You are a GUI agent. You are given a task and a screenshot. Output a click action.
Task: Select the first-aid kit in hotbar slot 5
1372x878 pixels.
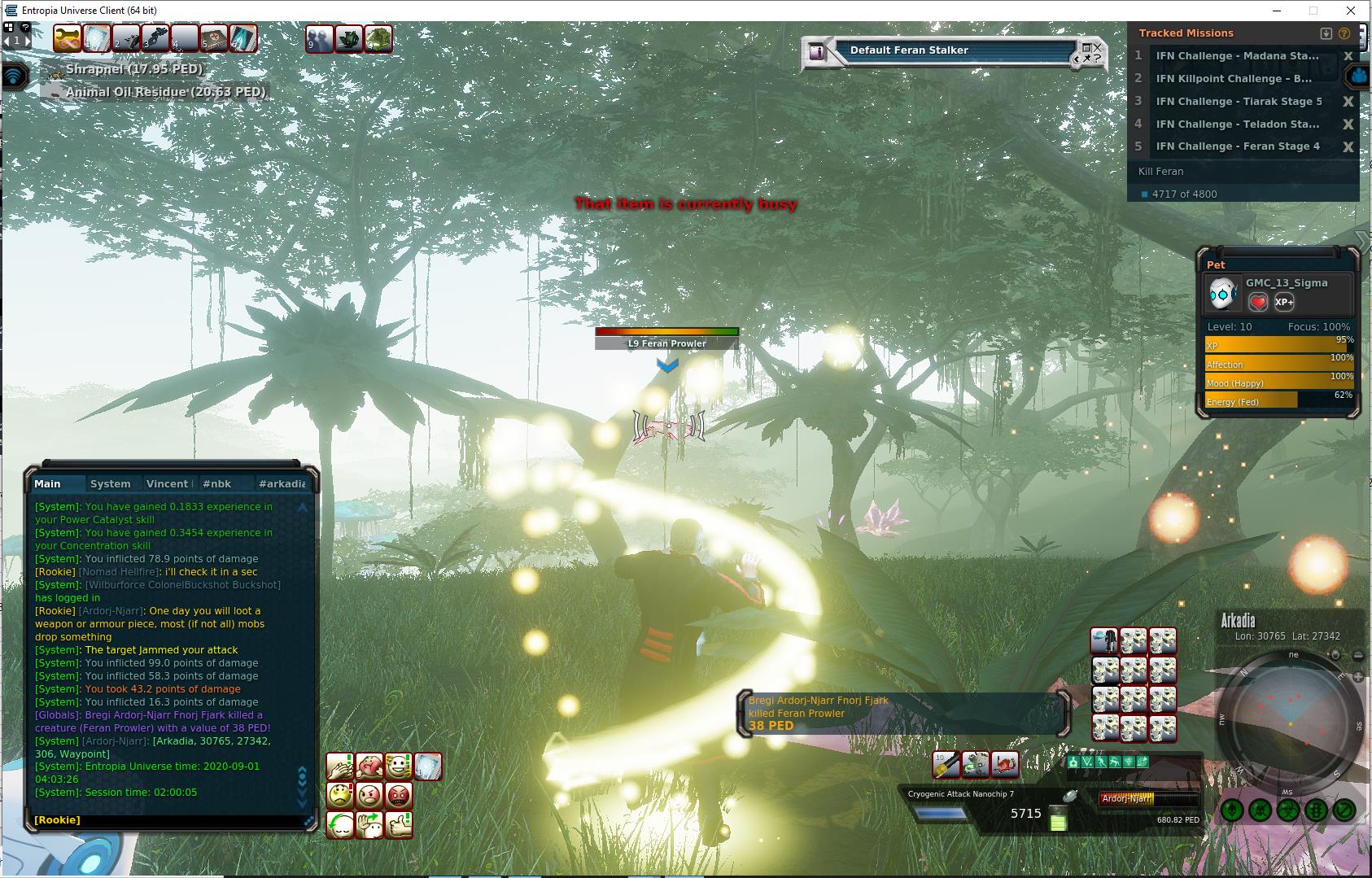click(x=214, y=38)
